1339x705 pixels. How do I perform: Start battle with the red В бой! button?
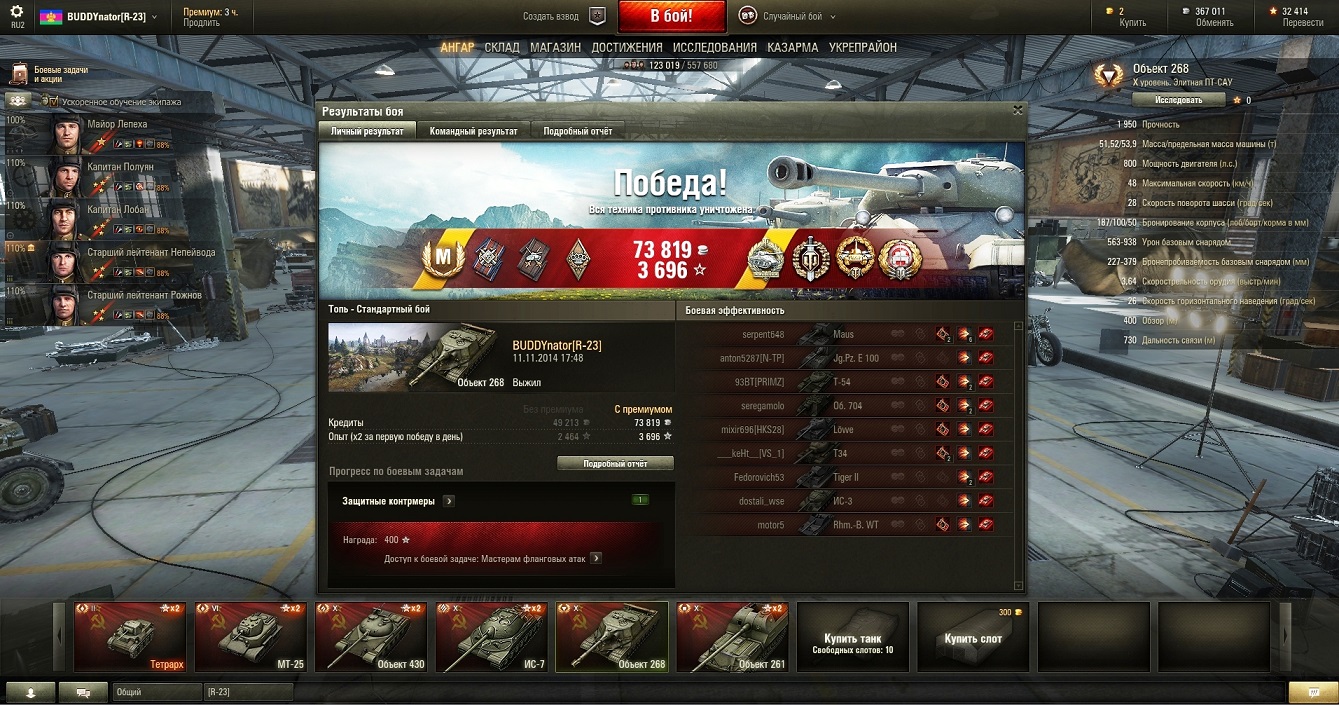tap(671, 17)
